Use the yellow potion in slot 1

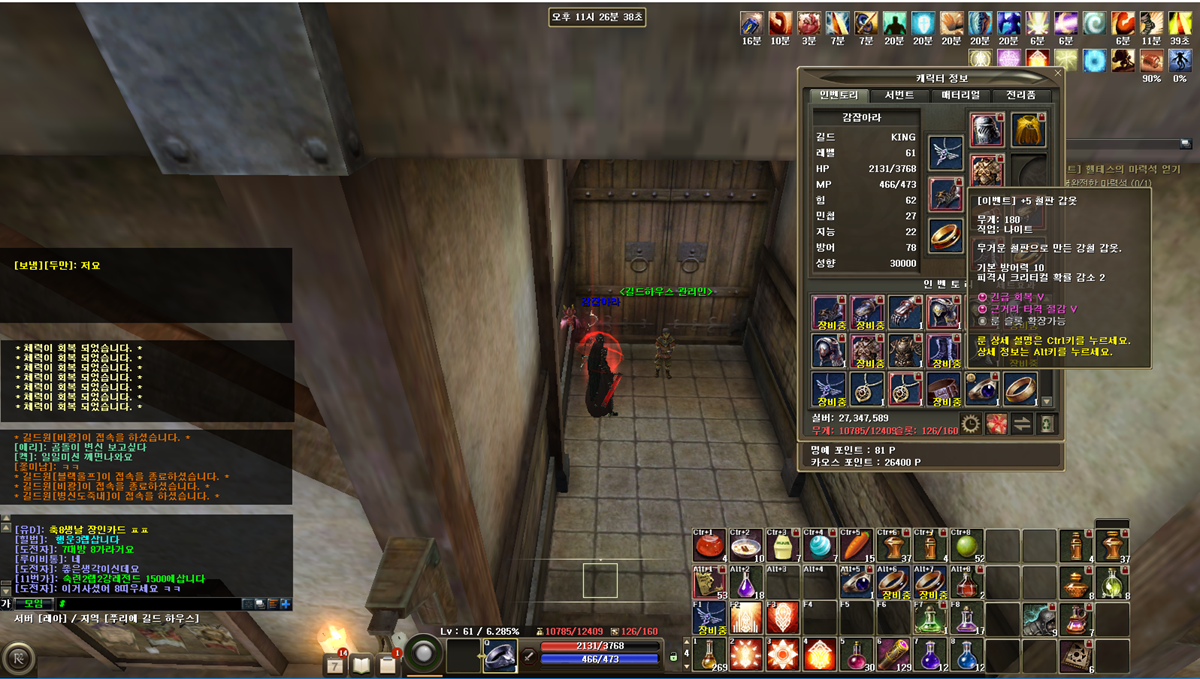coord(710,654)
